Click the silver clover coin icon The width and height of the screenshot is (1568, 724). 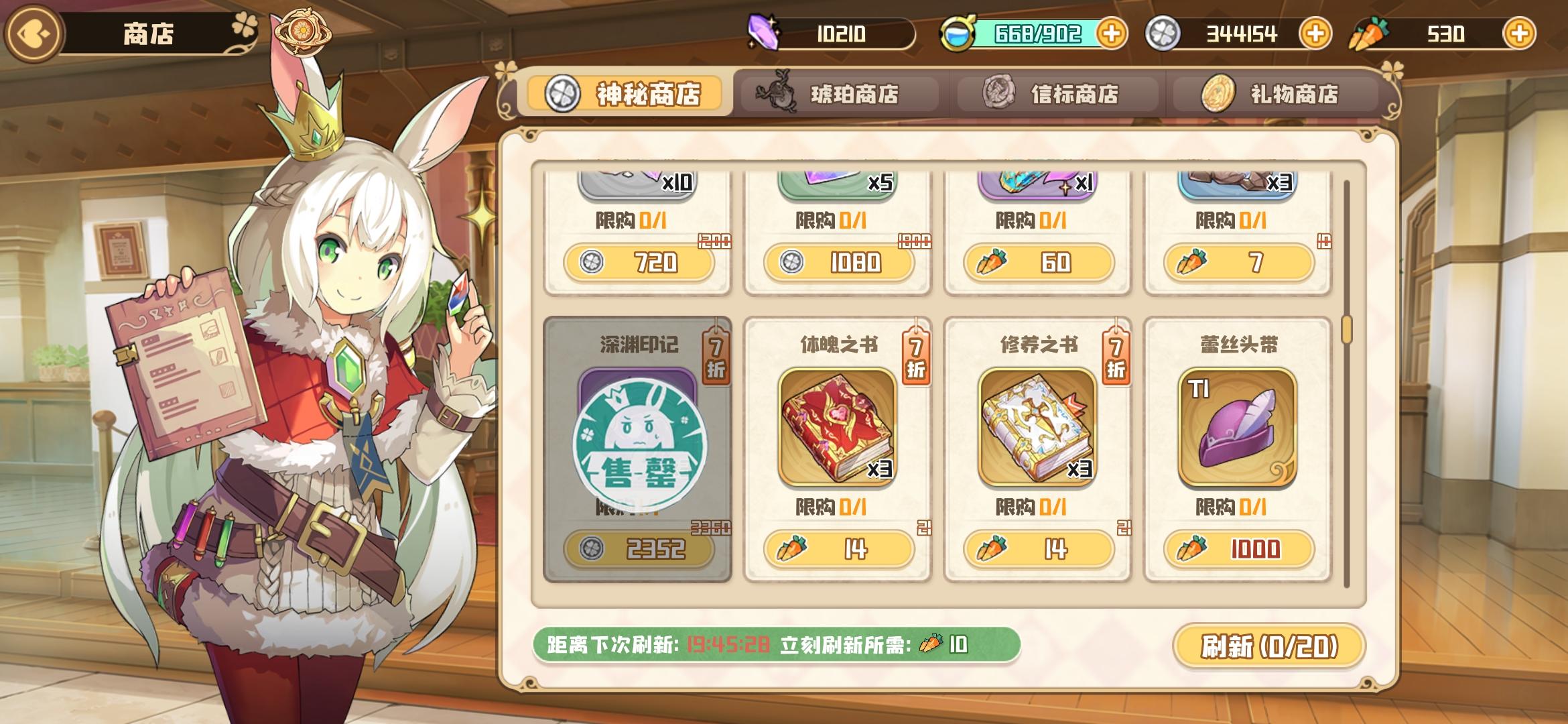tap(1164, 34)
